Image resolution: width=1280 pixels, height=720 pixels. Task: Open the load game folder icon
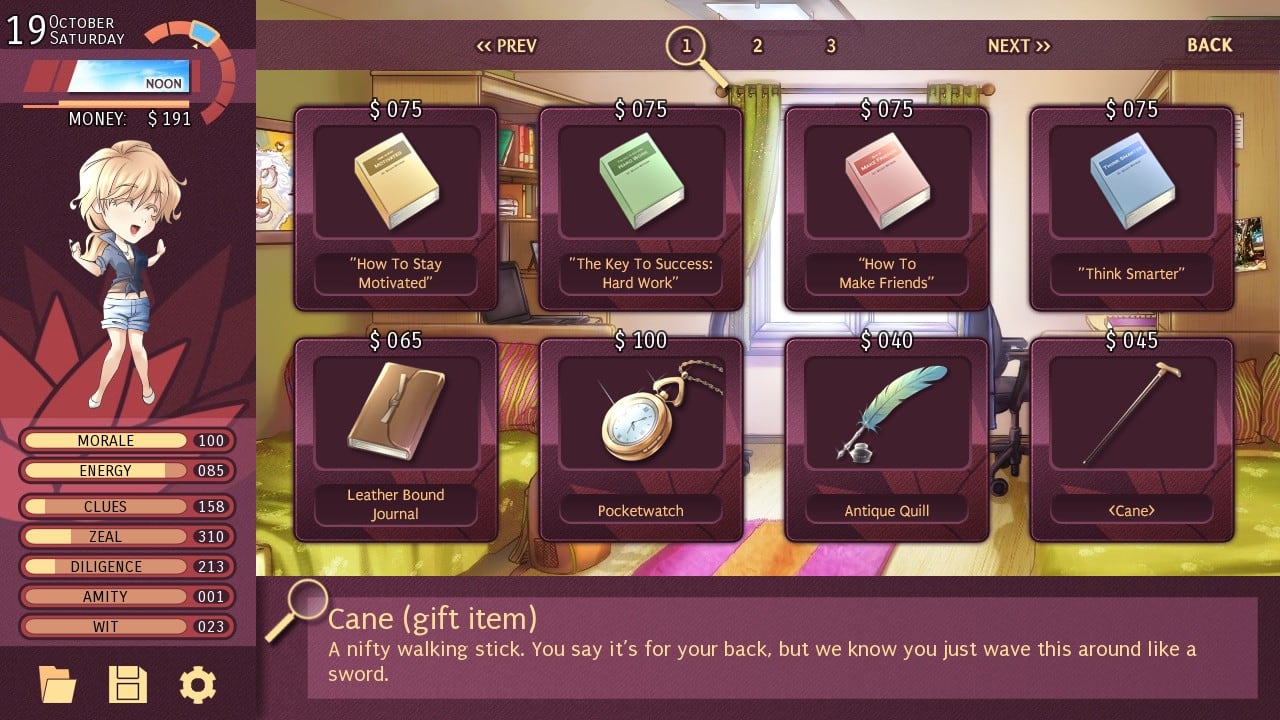click(57, 685)
